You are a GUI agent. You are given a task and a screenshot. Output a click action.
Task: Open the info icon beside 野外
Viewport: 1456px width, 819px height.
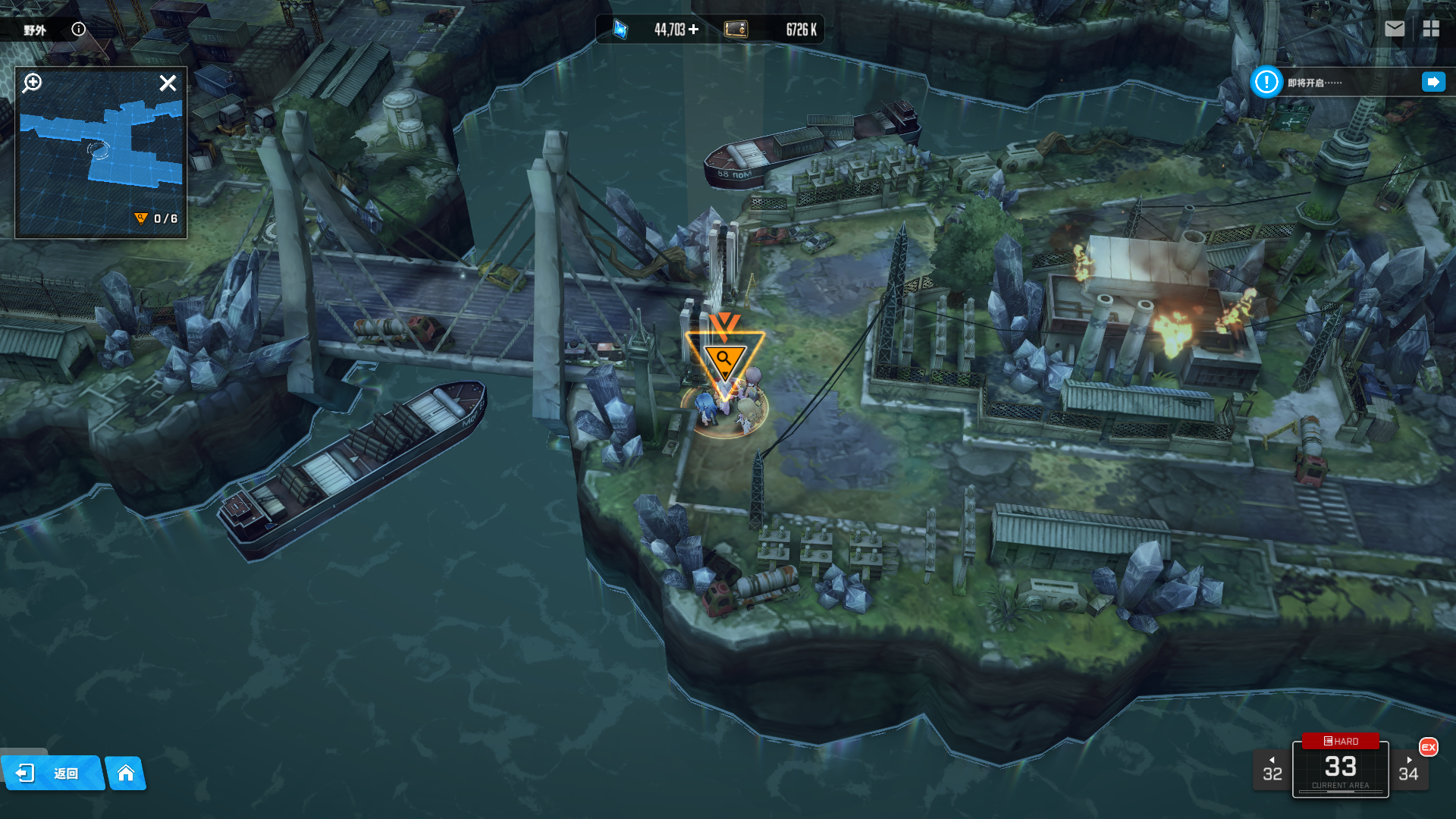79,30
